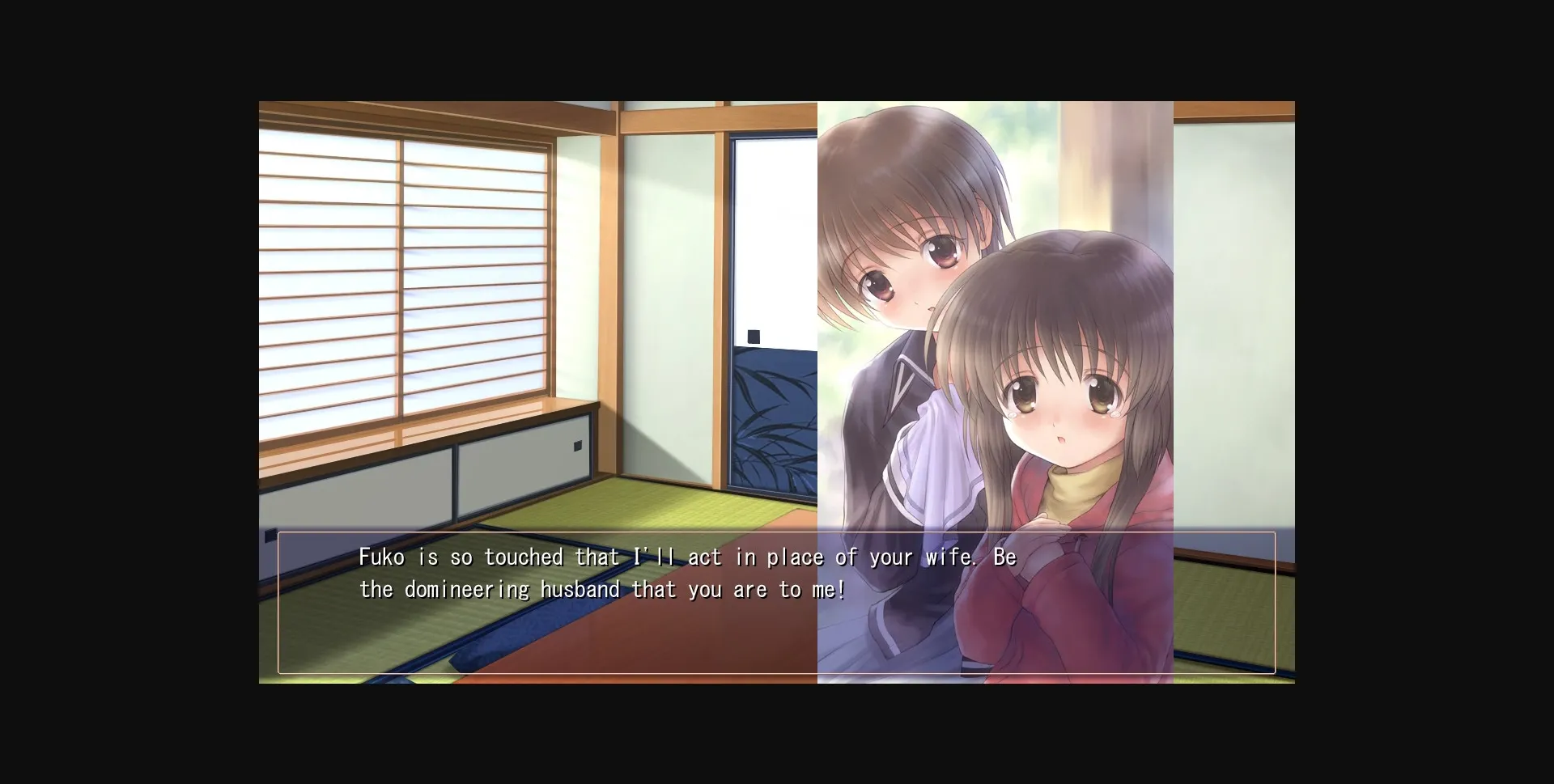
Task: Click the second dialogue line
Action: click(x=603, y=589)
